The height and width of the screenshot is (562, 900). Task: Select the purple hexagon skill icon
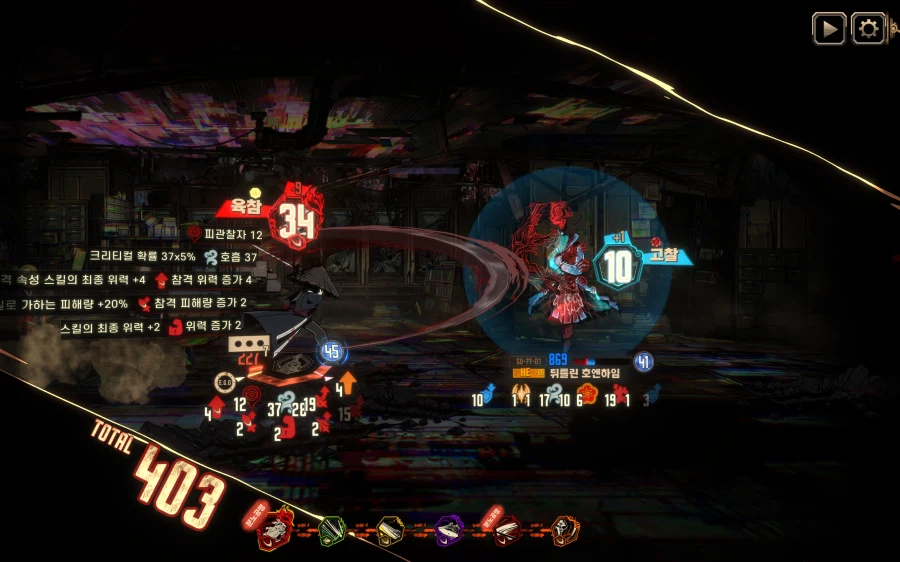[449, 531]
